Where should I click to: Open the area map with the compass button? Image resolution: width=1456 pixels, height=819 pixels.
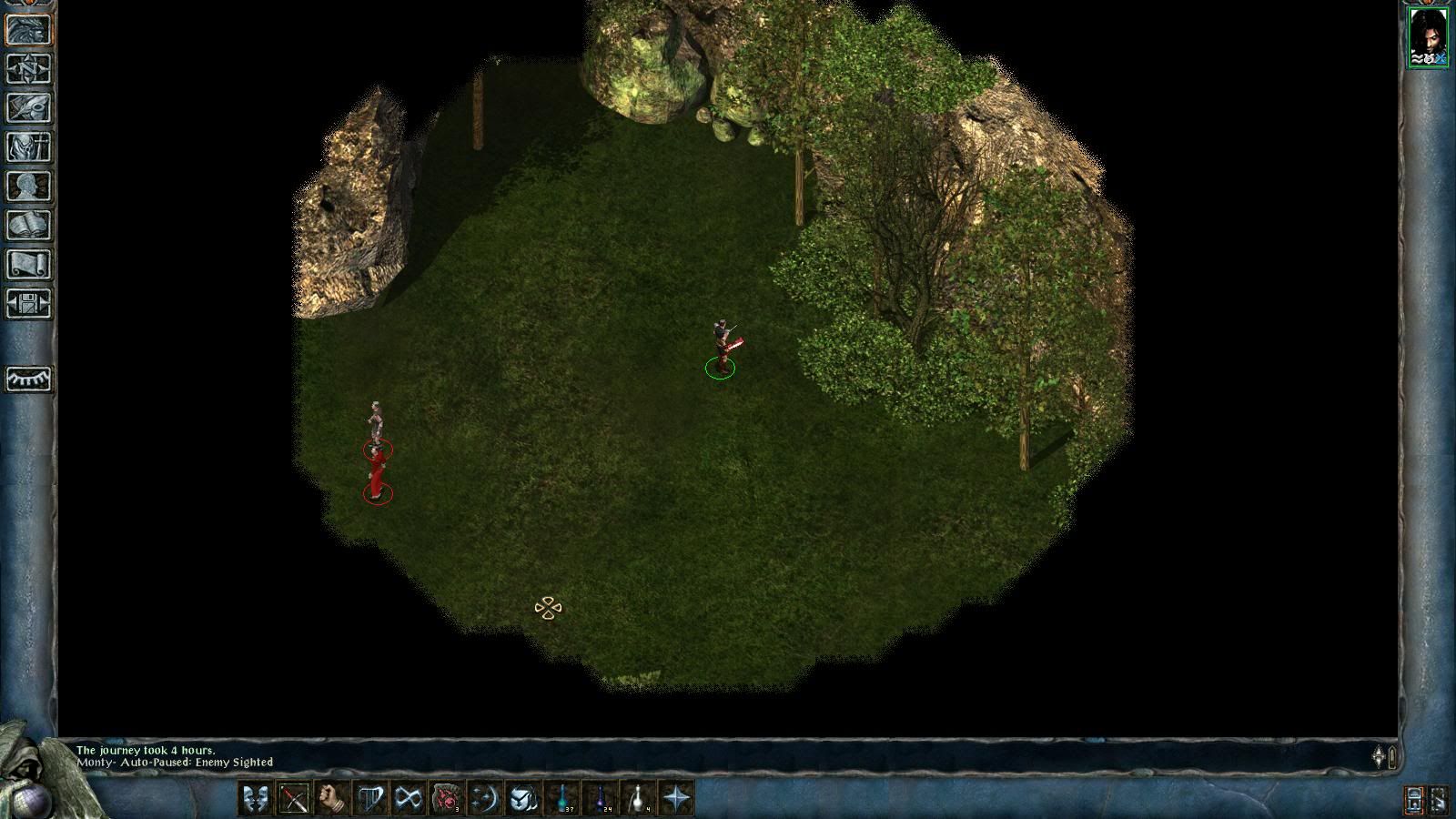(x=28, y=69)
